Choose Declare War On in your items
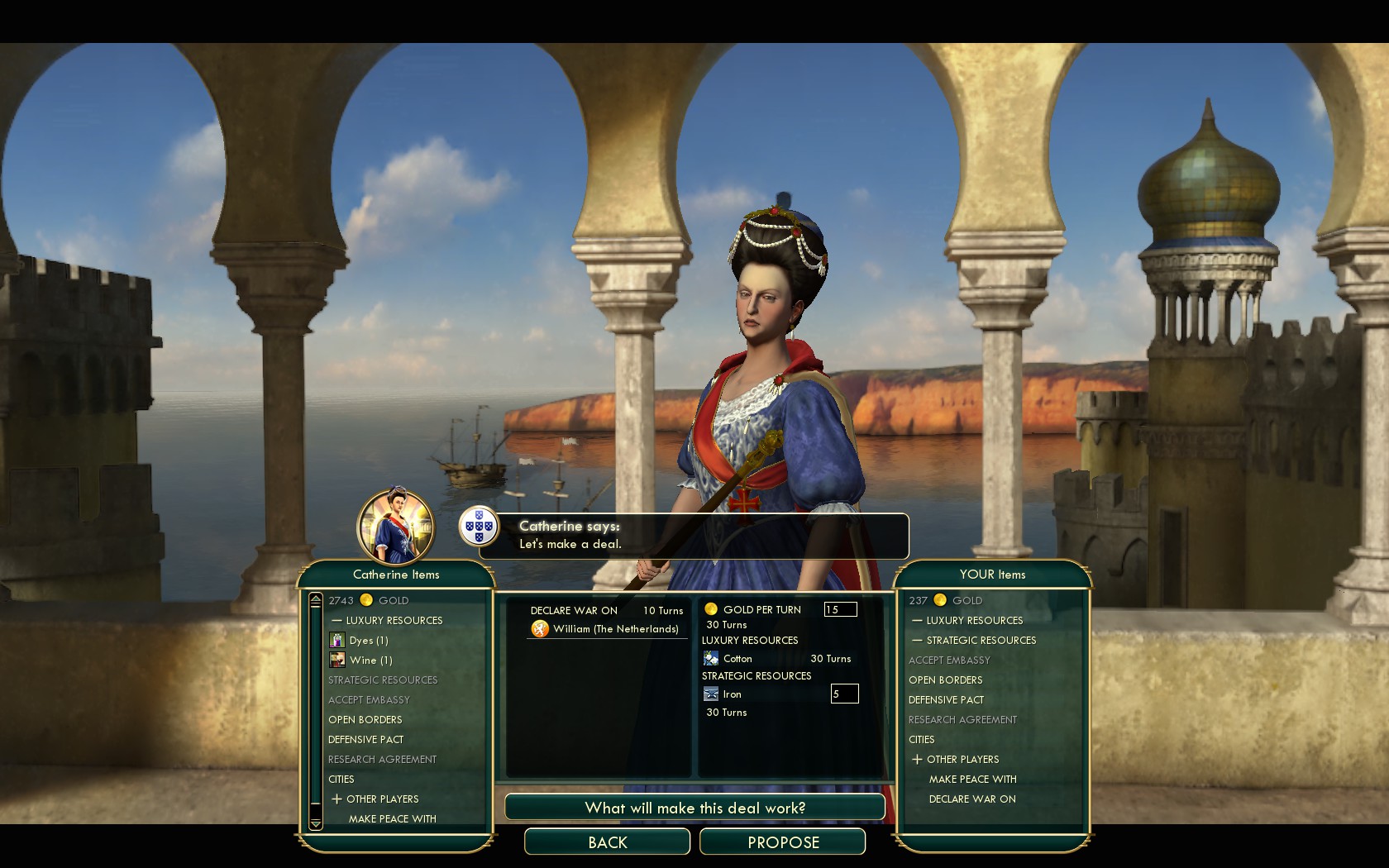Image resolution: width=1389 pixels, height=868 pixels. coord(972,799)
